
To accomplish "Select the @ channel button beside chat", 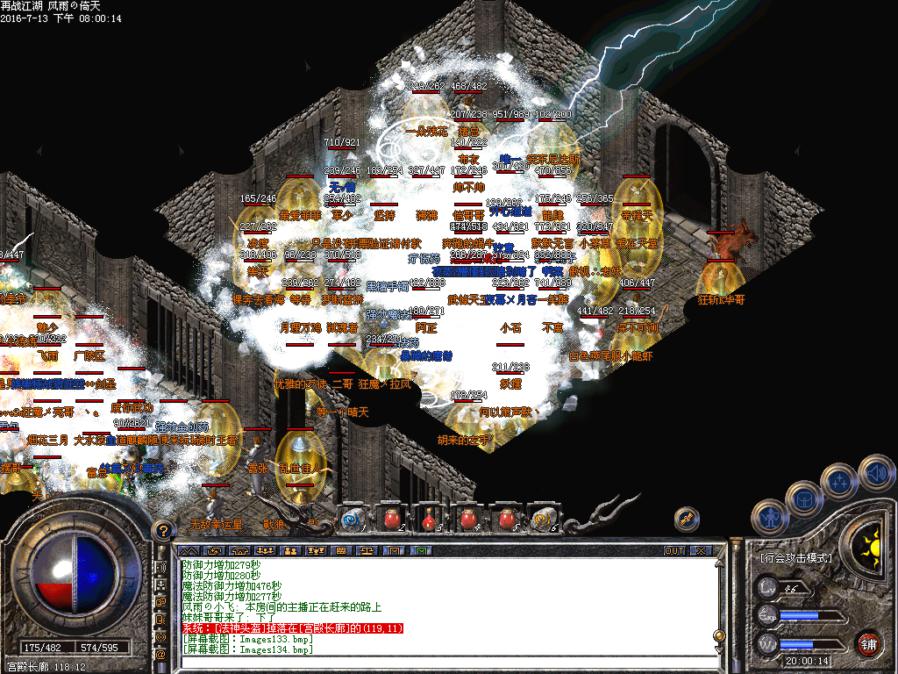I will [x=161, y=654].
